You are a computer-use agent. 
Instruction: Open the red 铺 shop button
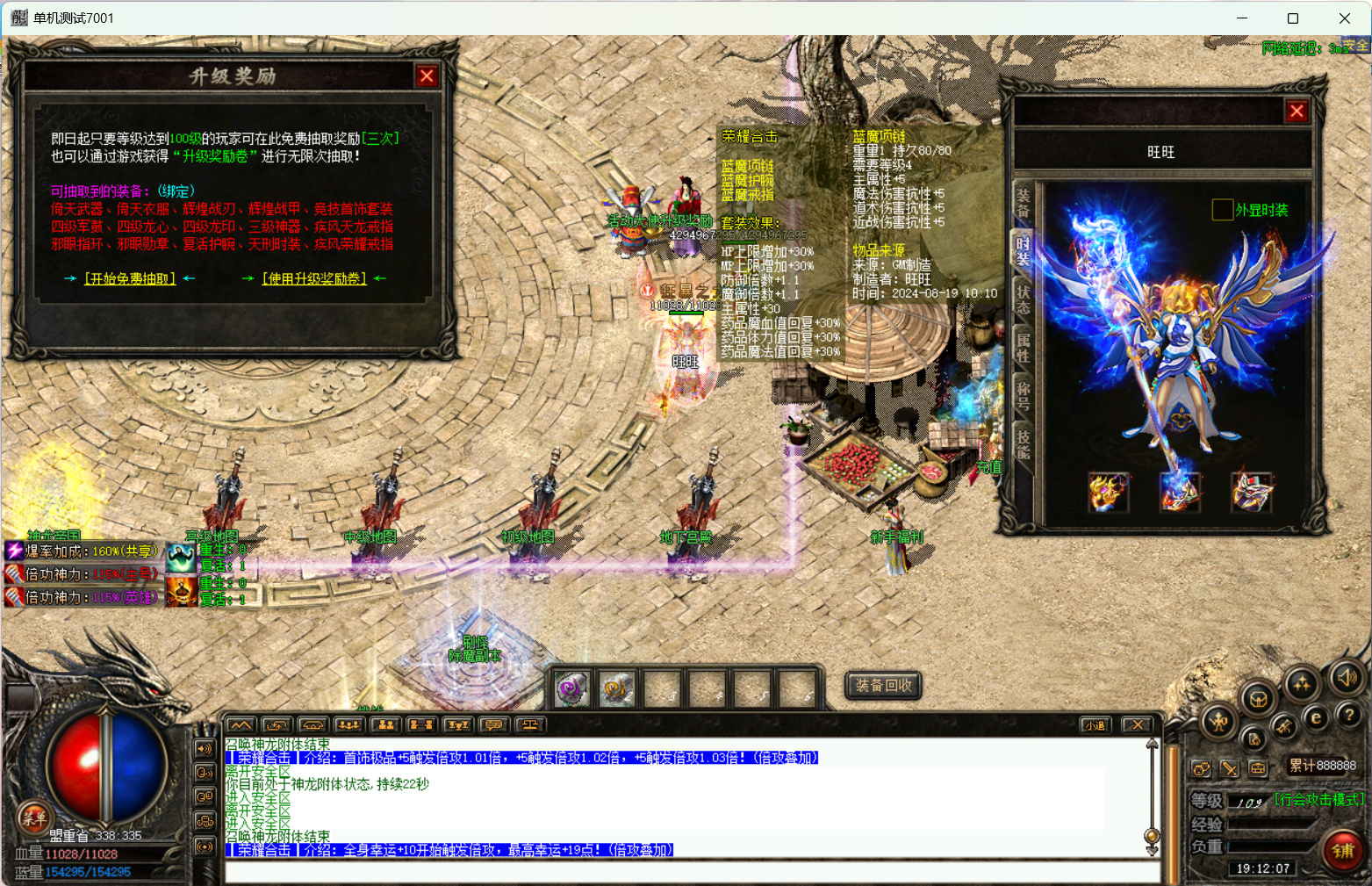[1343, 850]
